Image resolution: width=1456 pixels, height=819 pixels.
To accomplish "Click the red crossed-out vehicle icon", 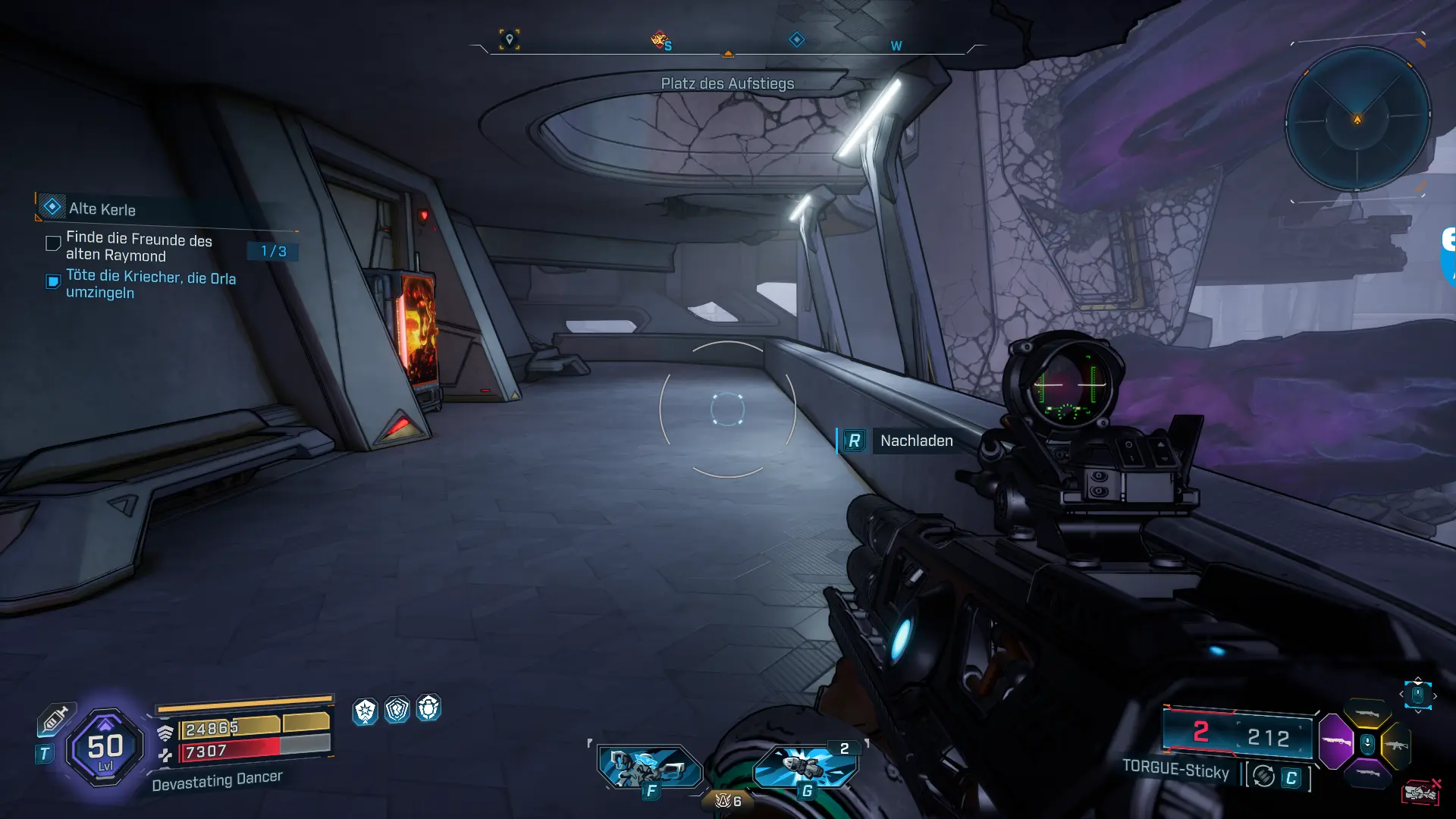I will point(1421,792).
